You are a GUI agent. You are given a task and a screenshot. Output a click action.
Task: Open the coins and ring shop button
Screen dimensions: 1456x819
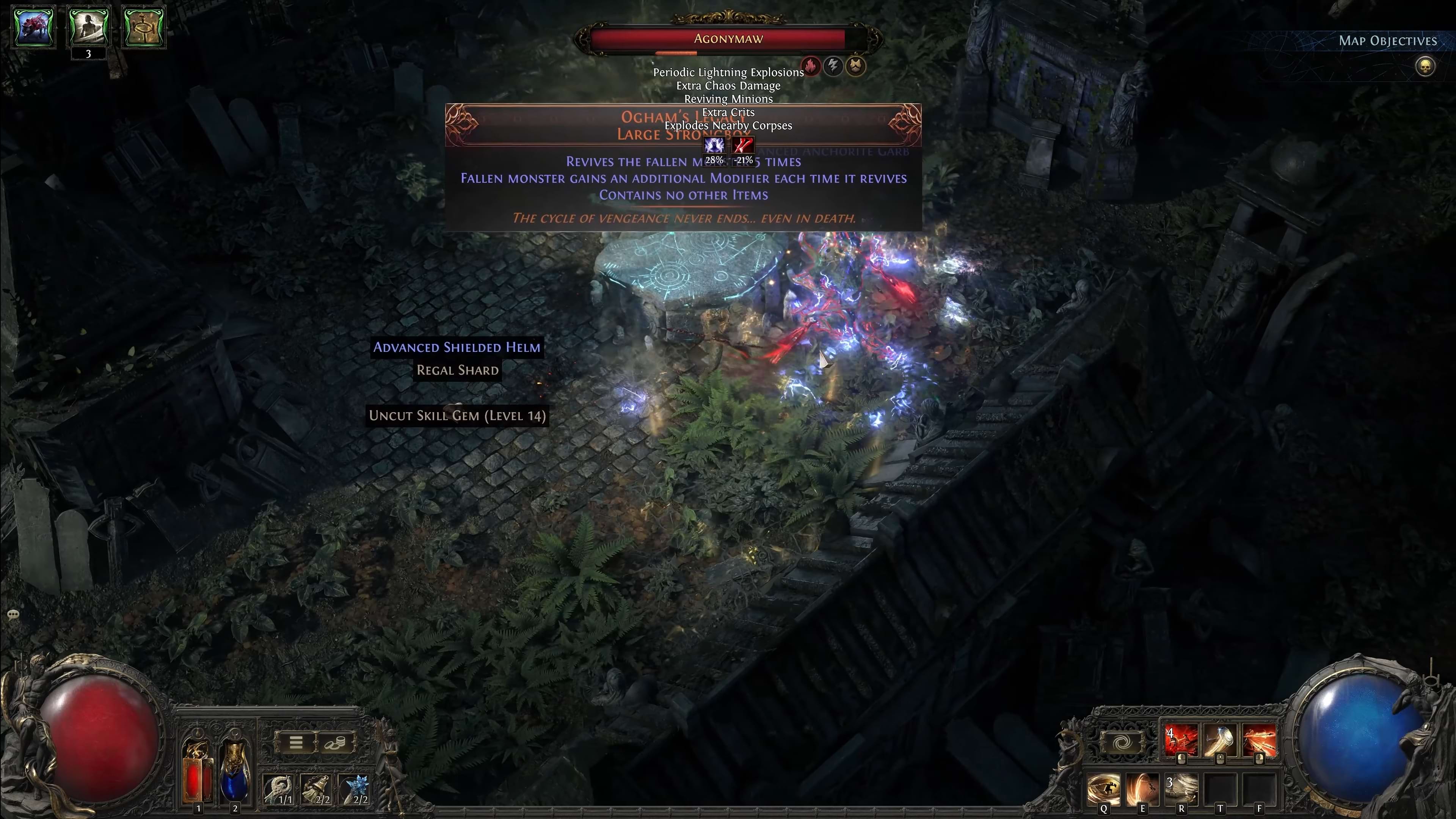[334, 742]
